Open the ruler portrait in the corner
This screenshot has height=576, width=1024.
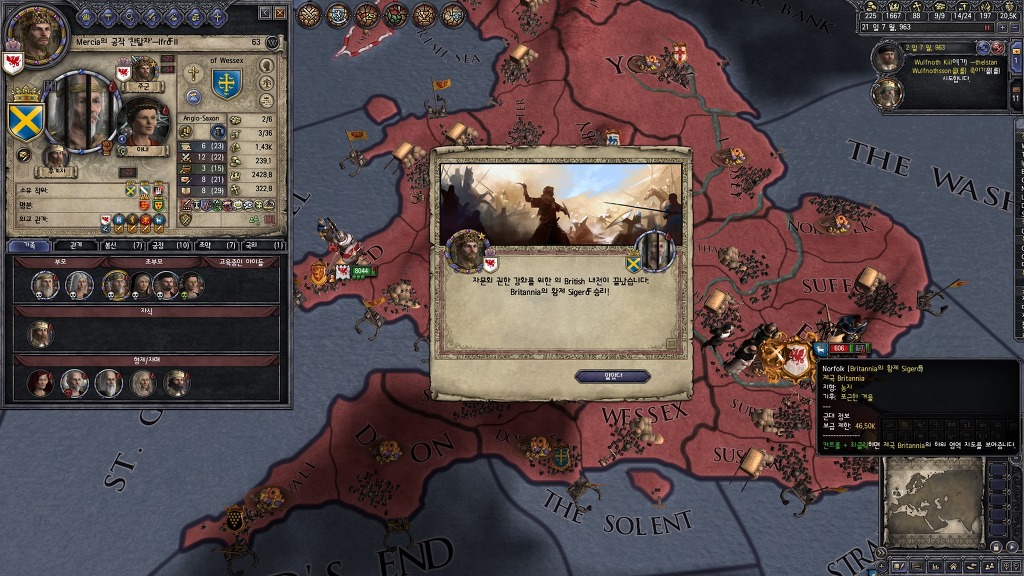tap(36, 30)
